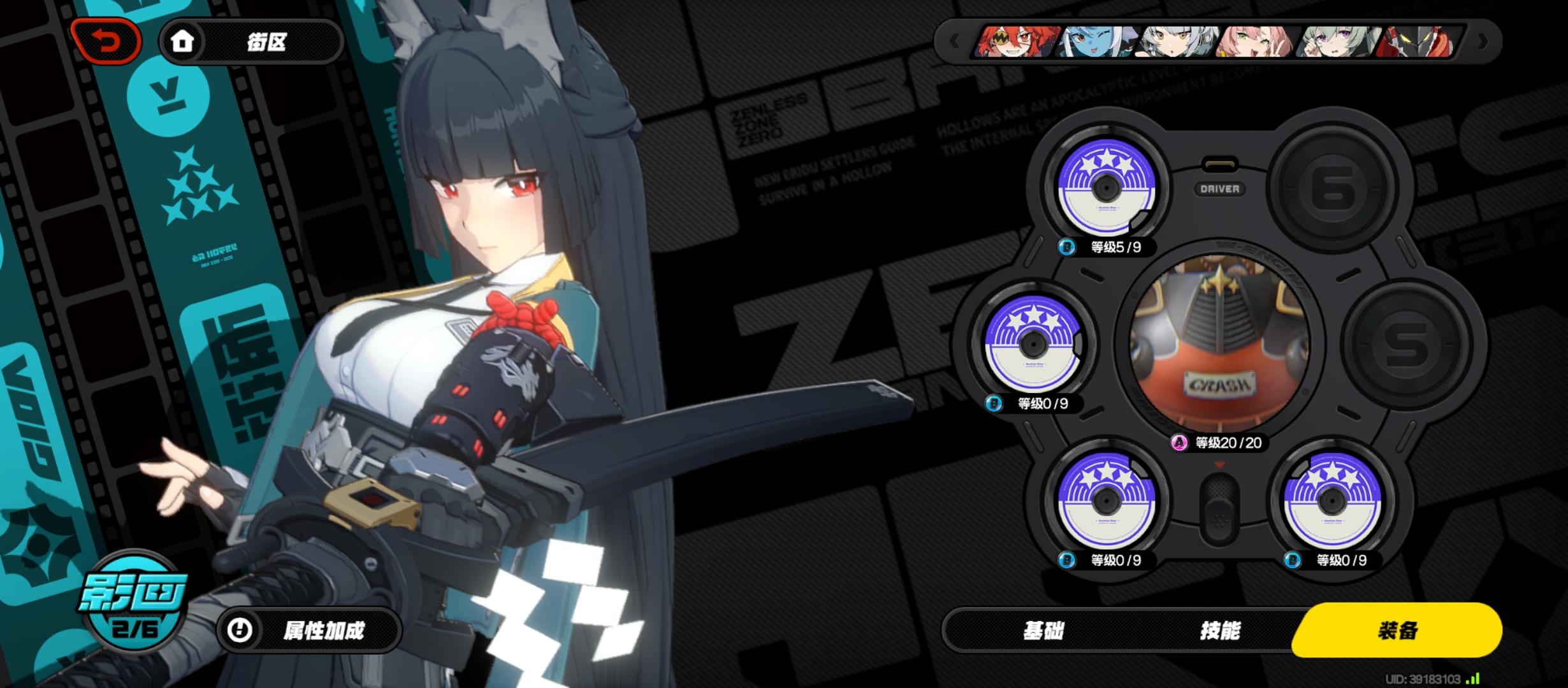Click the red return arrow icon
Image resolution: width=1568 pixels, height=688 pixels.
tap(107, 41)
